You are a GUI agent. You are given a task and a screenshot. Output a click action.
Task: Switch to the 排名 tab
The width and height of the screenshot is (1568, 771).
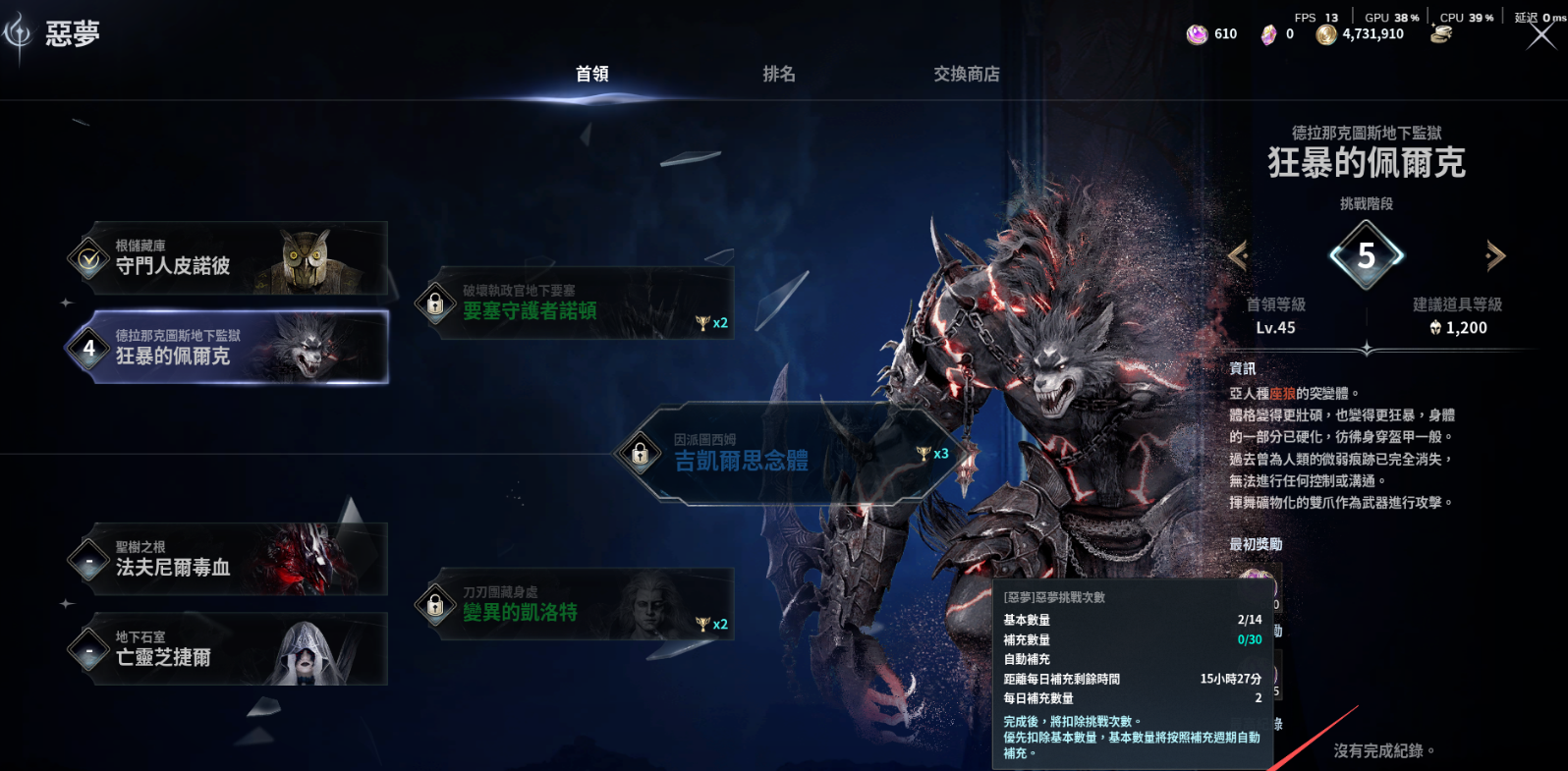[x=778, y=74]
